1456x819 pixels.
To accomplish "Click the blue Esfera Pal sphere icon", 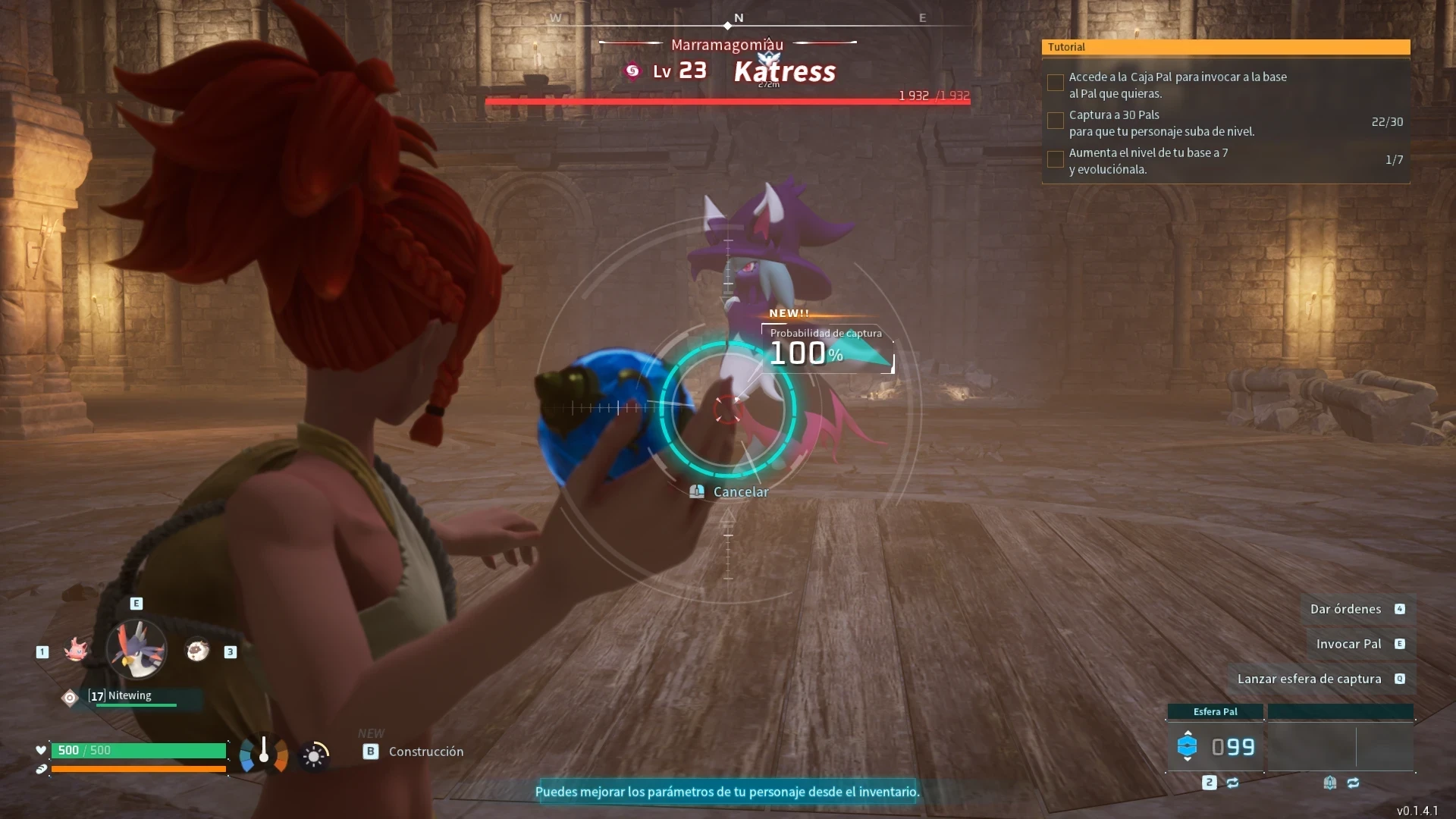I will (1188, 747).
